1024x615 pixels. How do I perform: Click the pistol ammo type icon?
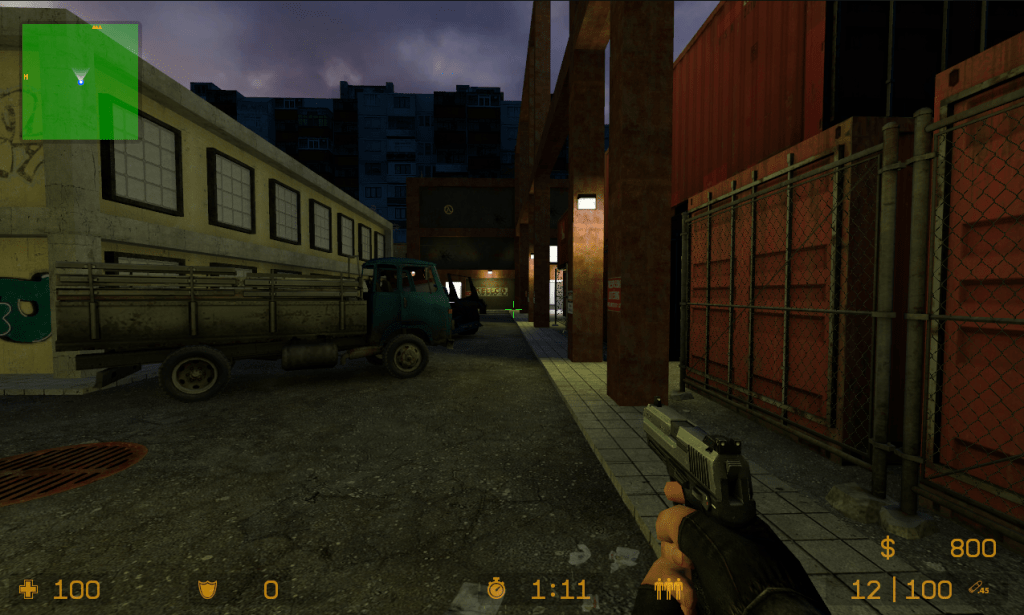tap(979, 590)
